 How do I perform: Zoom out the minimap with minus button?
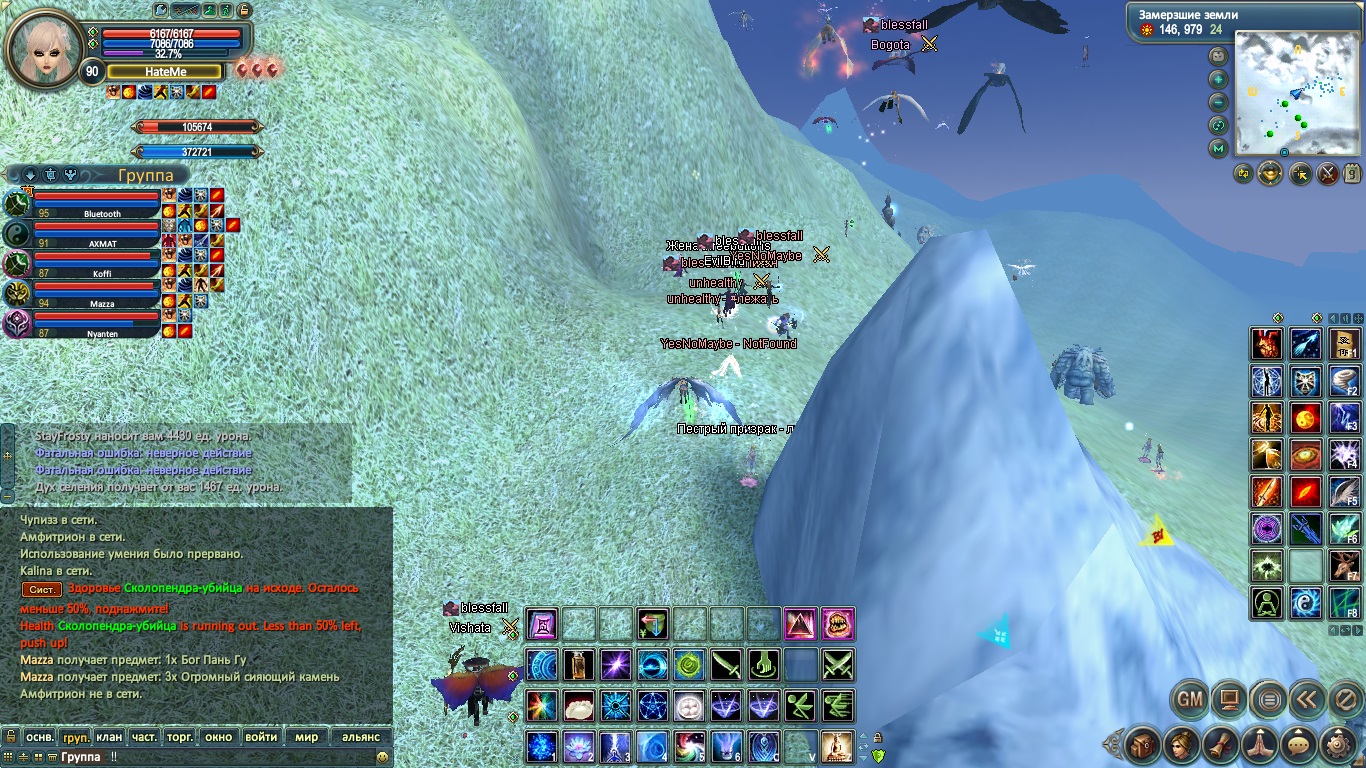tap(1218, 103)
